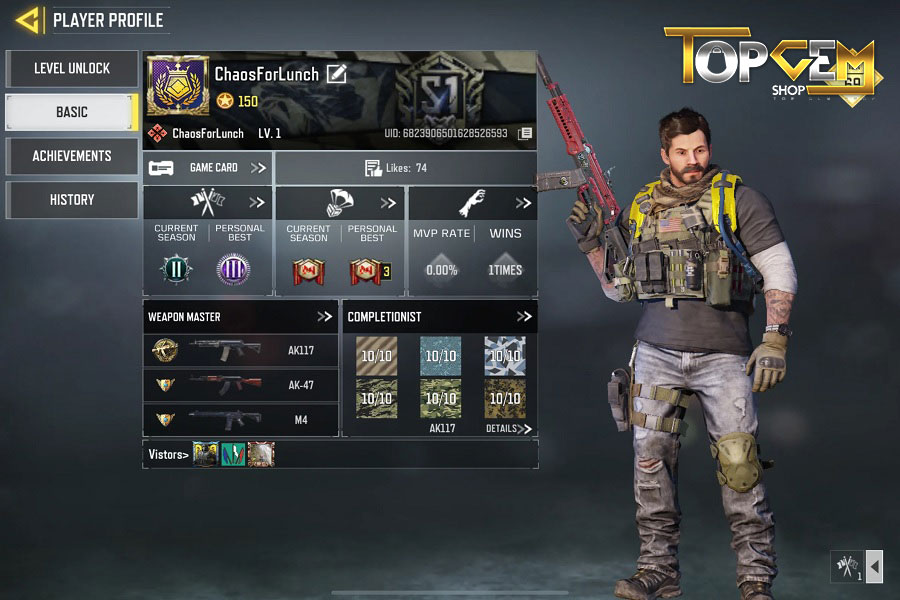Image resolution: width=900 pixels, height=600 pixels.
Task: Edit the ChaosForLunch player name
Action: point(337,74)
